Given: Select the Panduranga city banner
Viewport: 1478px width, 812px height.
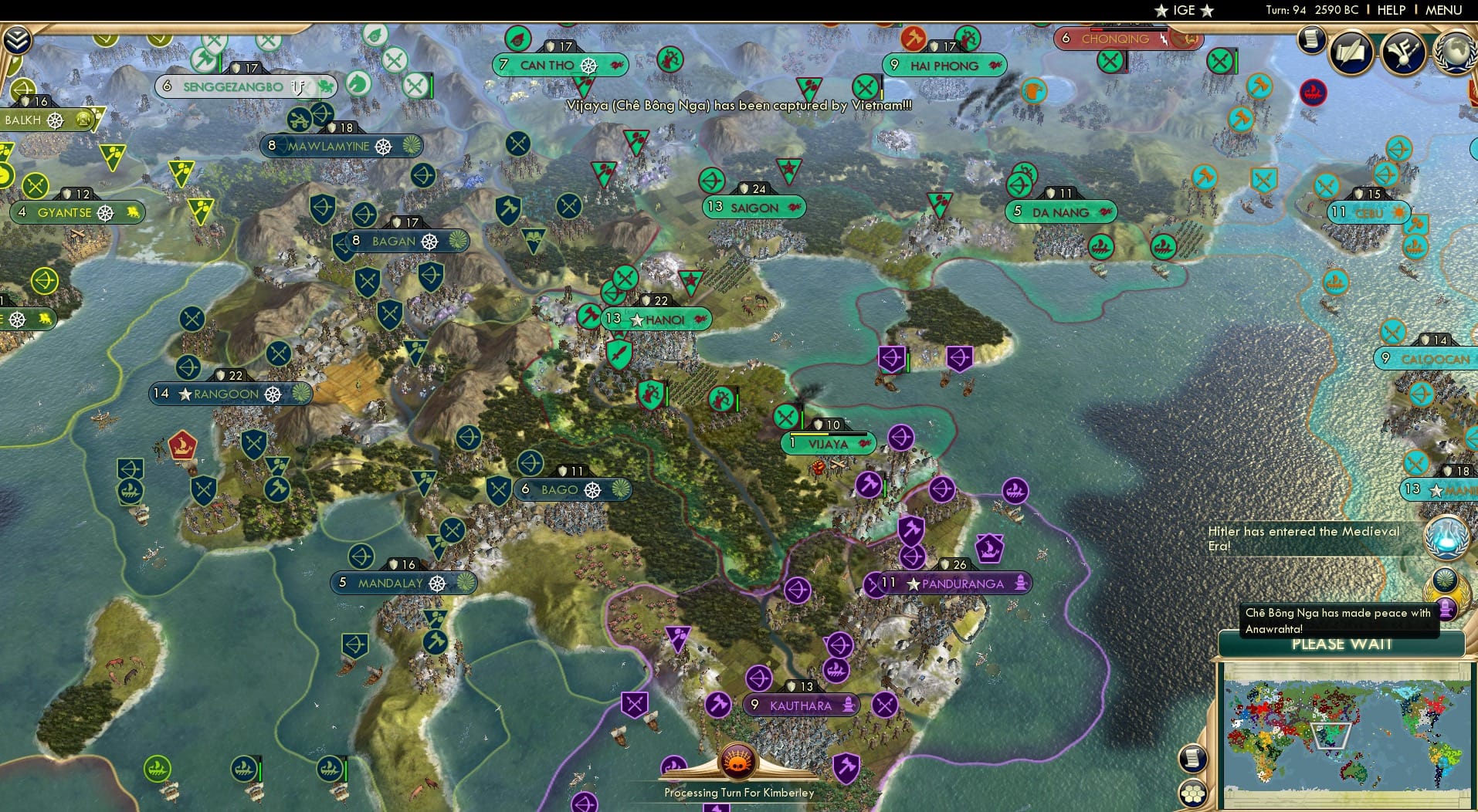Looking at the screenshot, I should [960, 584].
